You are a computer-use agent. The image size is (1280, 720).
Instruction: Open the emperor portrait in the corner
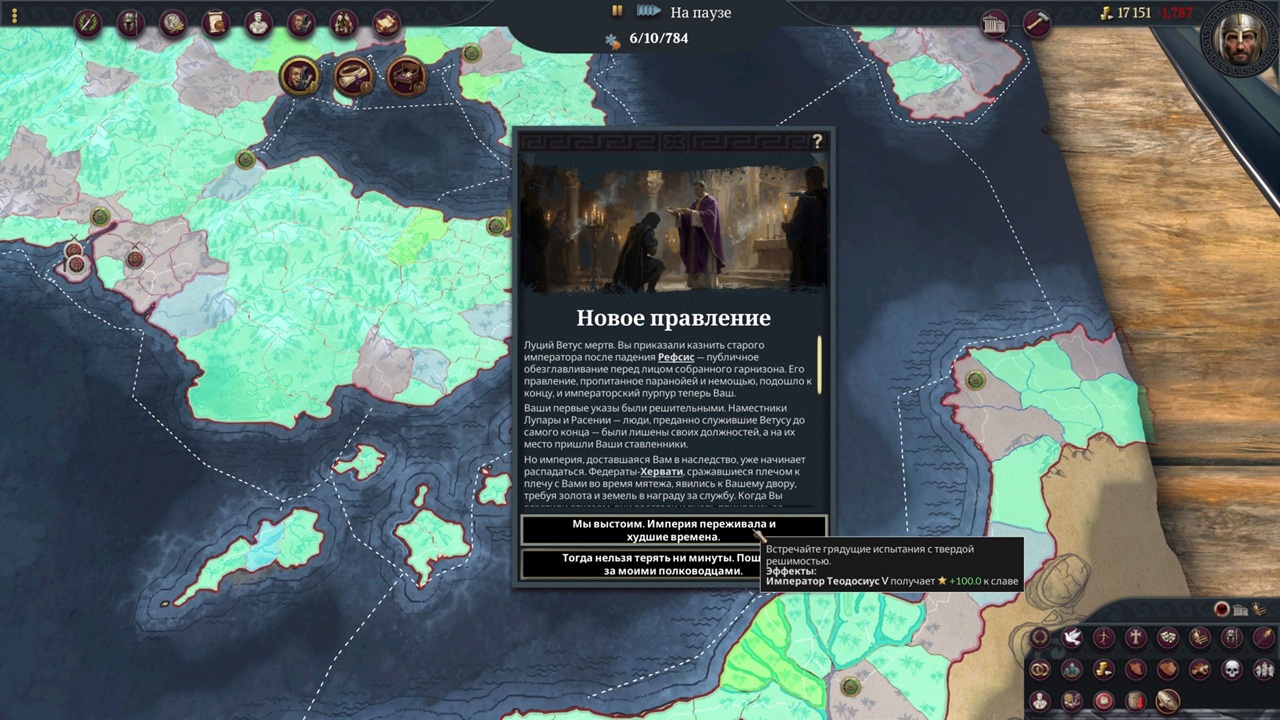tap(1240, 40)
